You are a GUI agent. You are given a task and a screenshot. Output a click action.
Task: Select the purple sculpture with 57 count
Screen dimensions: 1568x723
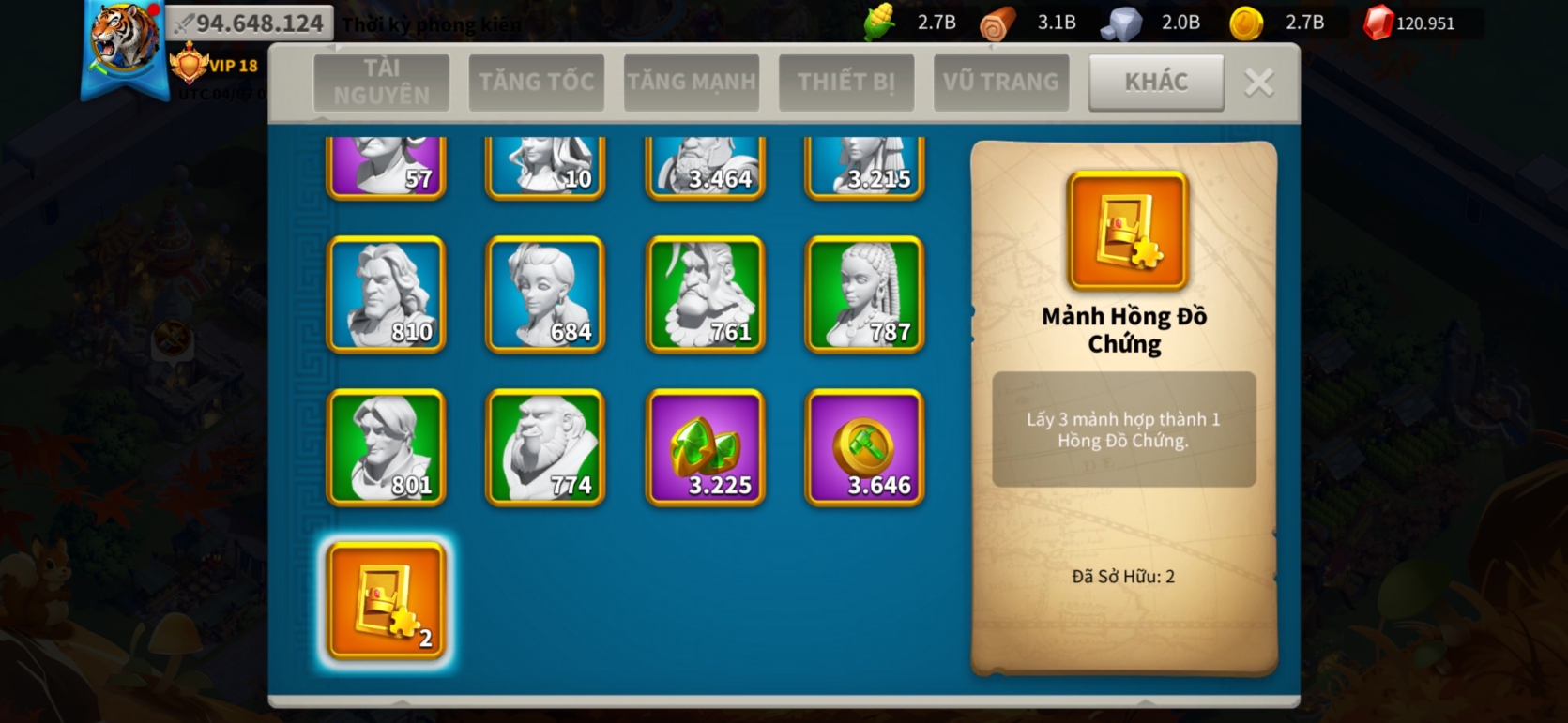(x=386, y=166)
